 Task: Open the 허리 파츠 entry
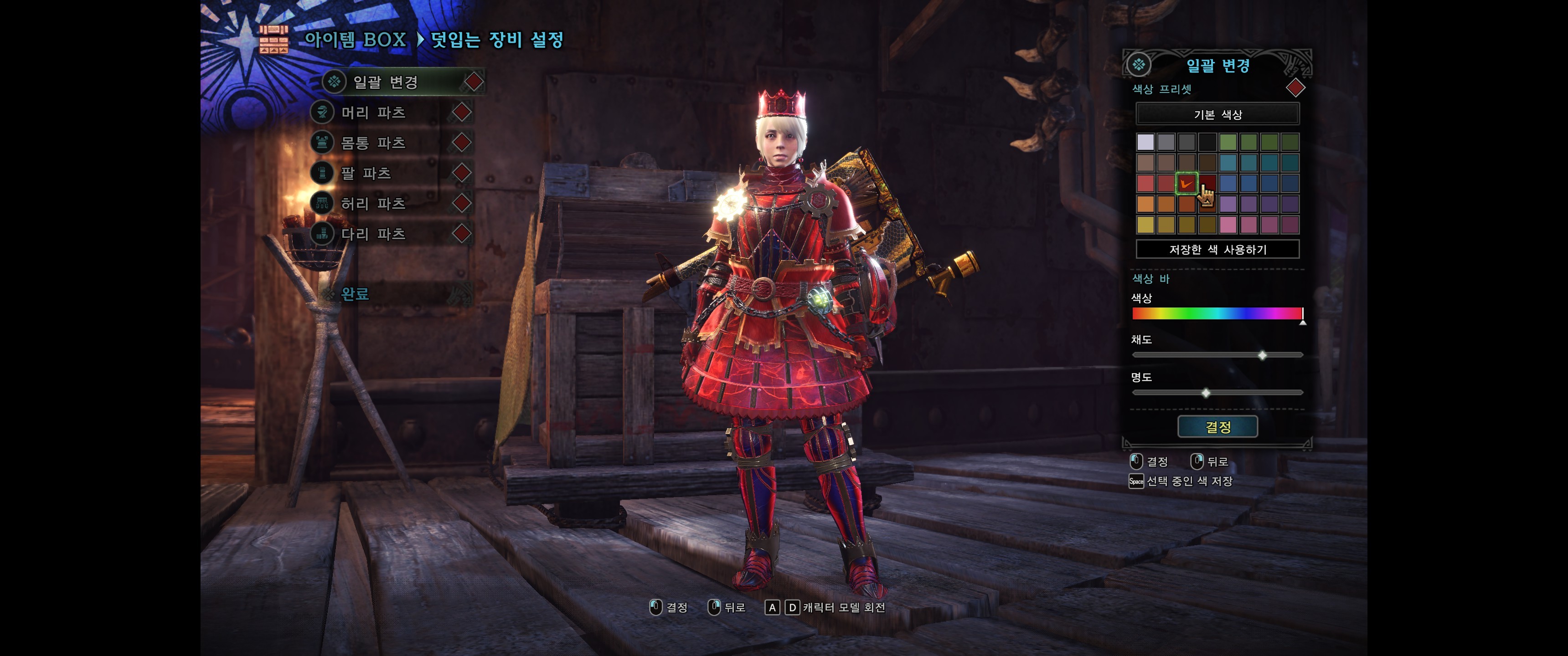[x=373, y=203]
